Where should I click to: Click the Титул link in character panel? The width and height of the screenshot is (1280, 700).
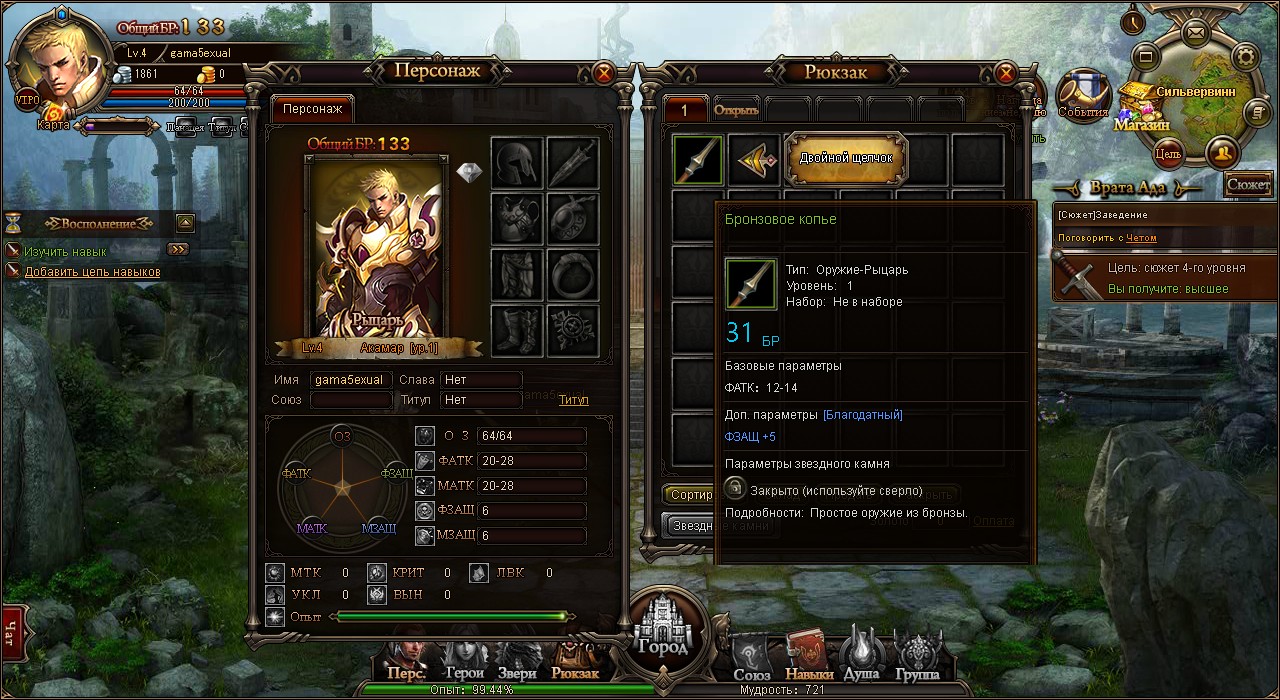(573, 400)
